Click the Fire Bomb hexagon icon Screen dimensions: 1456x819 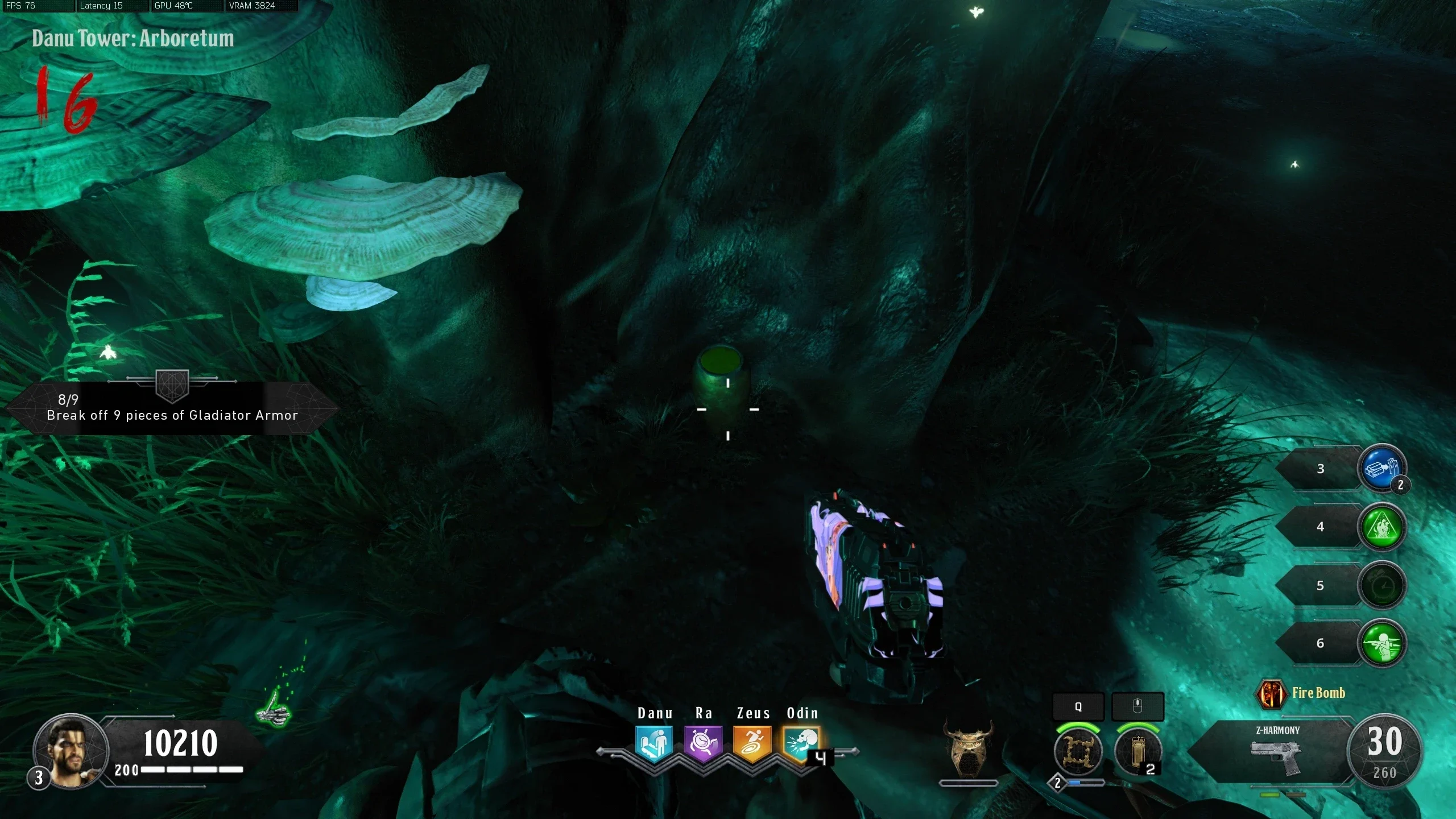point(1271,694)
